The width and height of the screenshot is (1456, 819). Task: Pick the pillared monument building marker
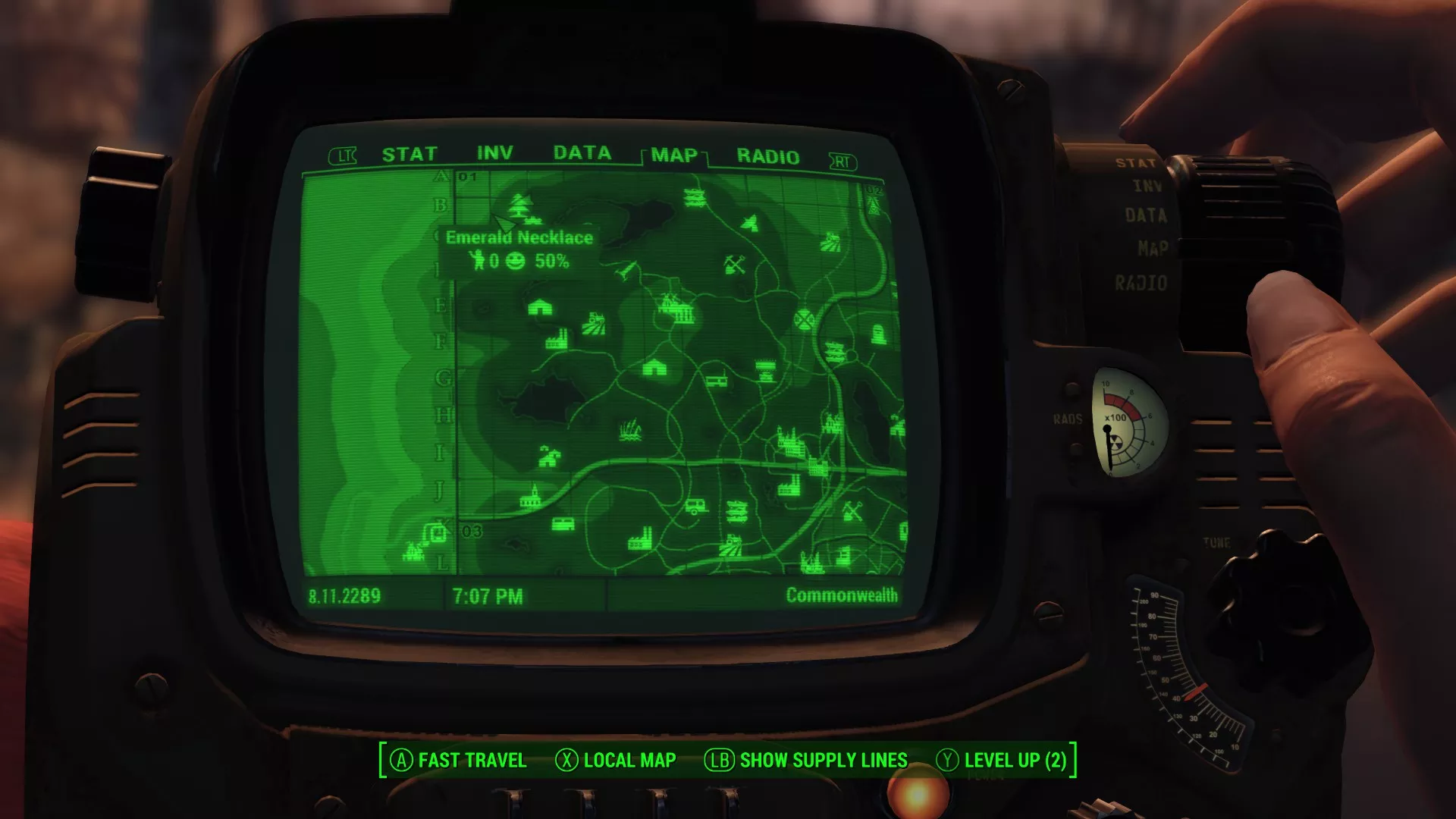tap(683, 313)
